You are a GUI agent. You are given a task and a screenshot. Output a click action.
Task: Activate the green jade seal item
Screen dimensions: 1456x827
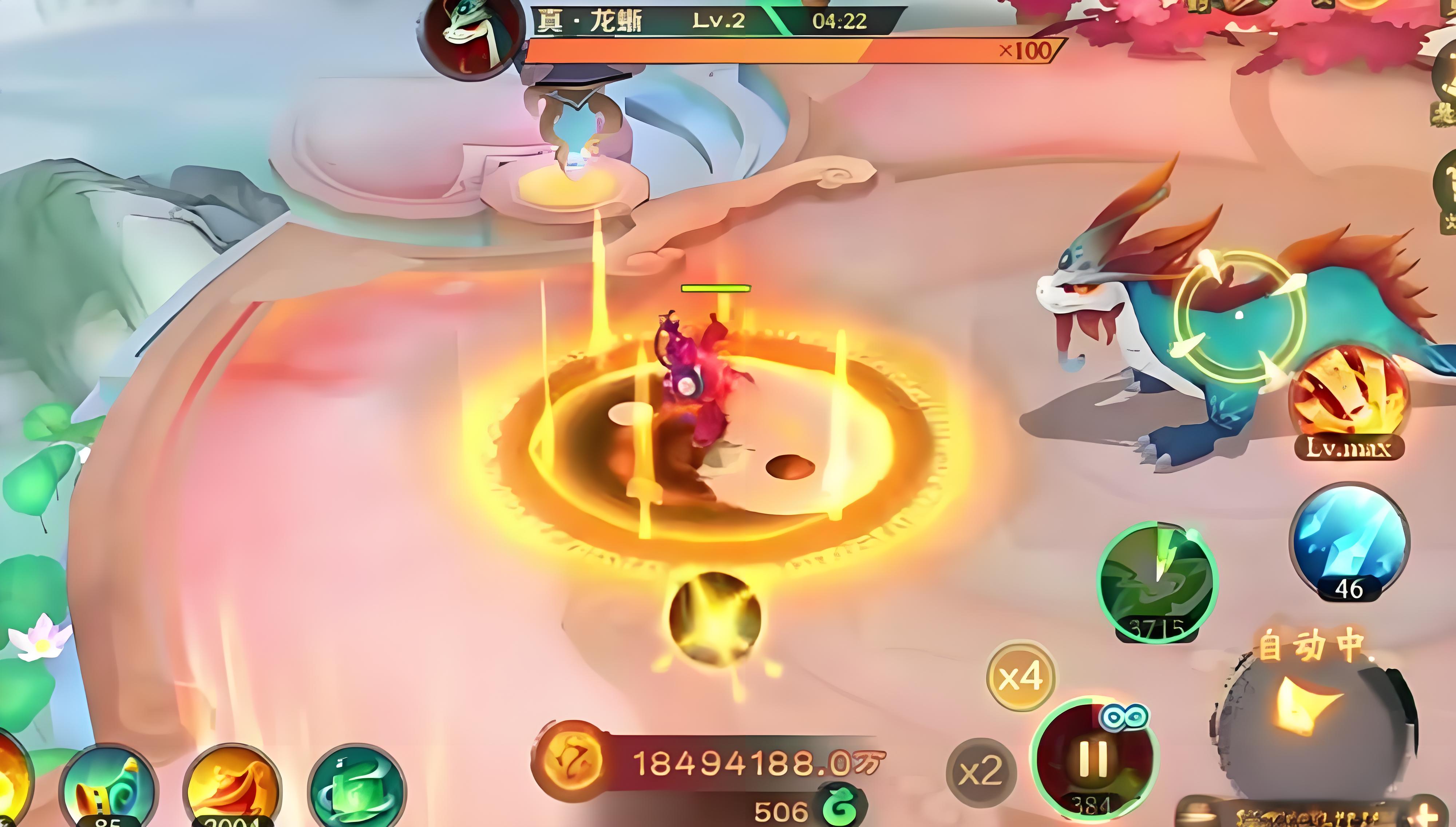(357, 787)
